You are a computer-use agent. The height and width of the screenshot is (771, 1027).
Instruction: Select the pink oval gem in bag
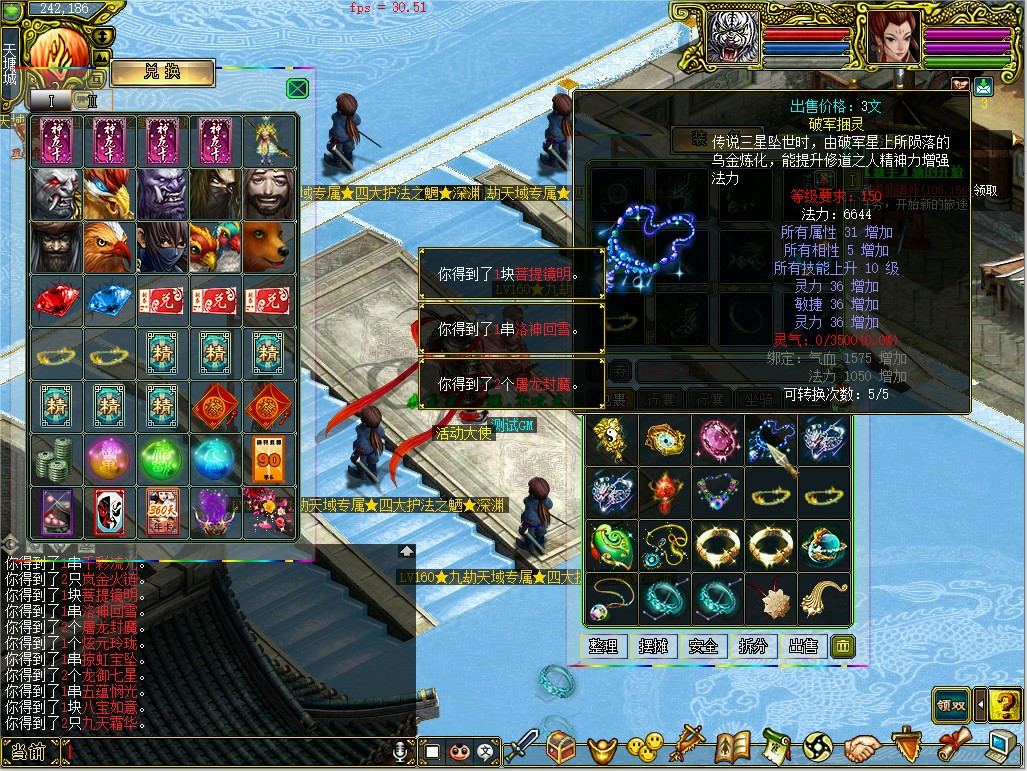tap(717, 439)
